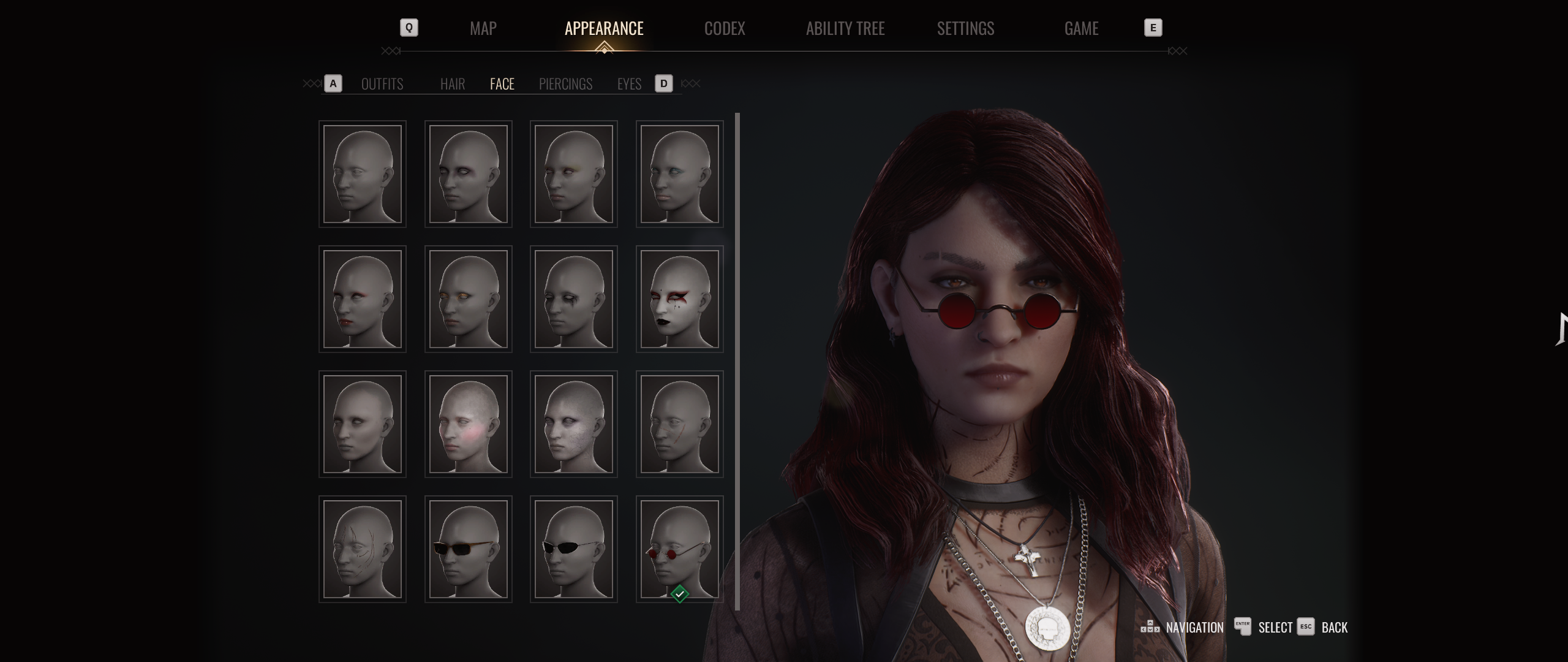Choose the black lipstick red eye makeup face

coord(679,299)
